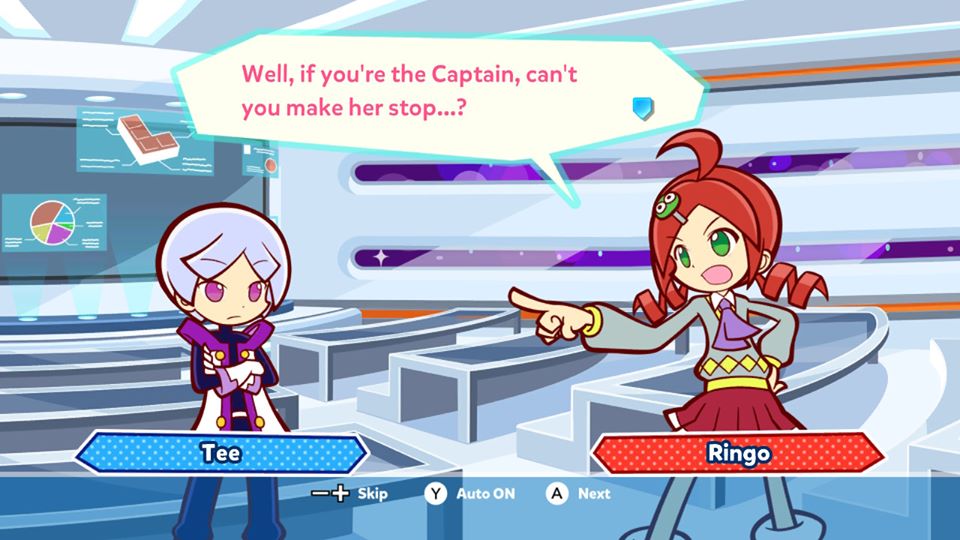Click the blue continue marker in speech bubble
The image size is (960, 540).
coord(643,106)
